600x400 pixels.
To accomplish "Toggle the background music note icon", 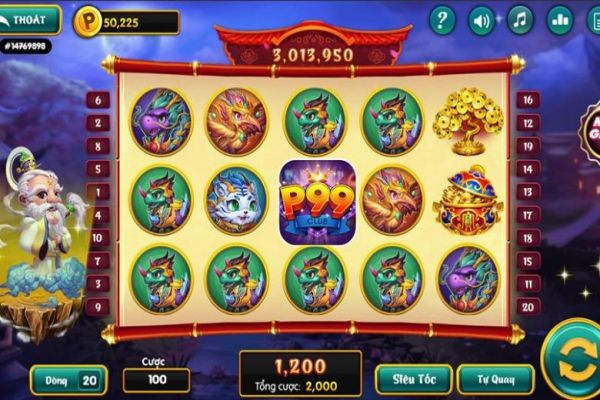I will 519,20.
